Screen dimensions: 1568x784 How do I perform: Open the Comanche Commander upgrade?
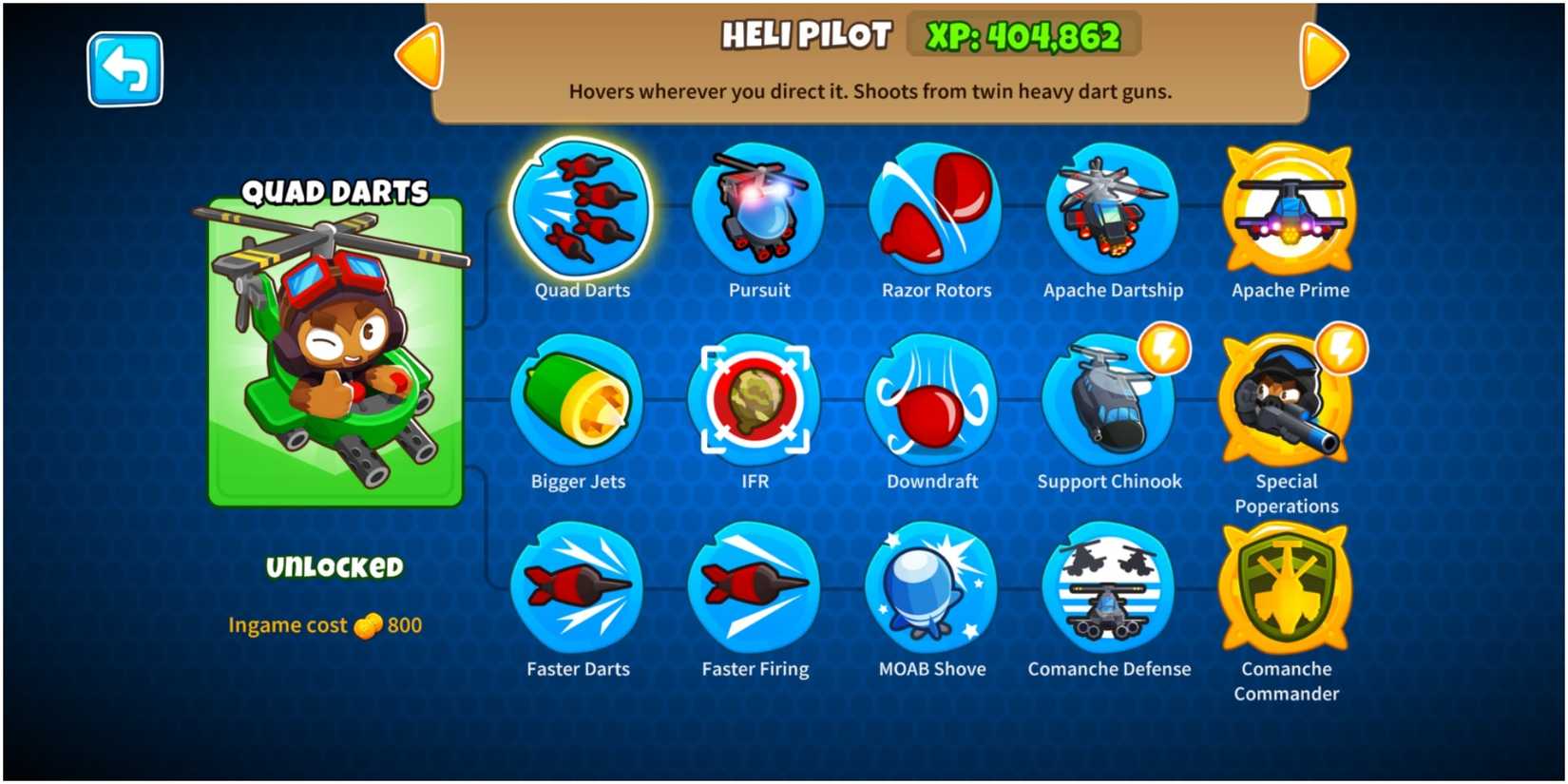[1287, 591]
